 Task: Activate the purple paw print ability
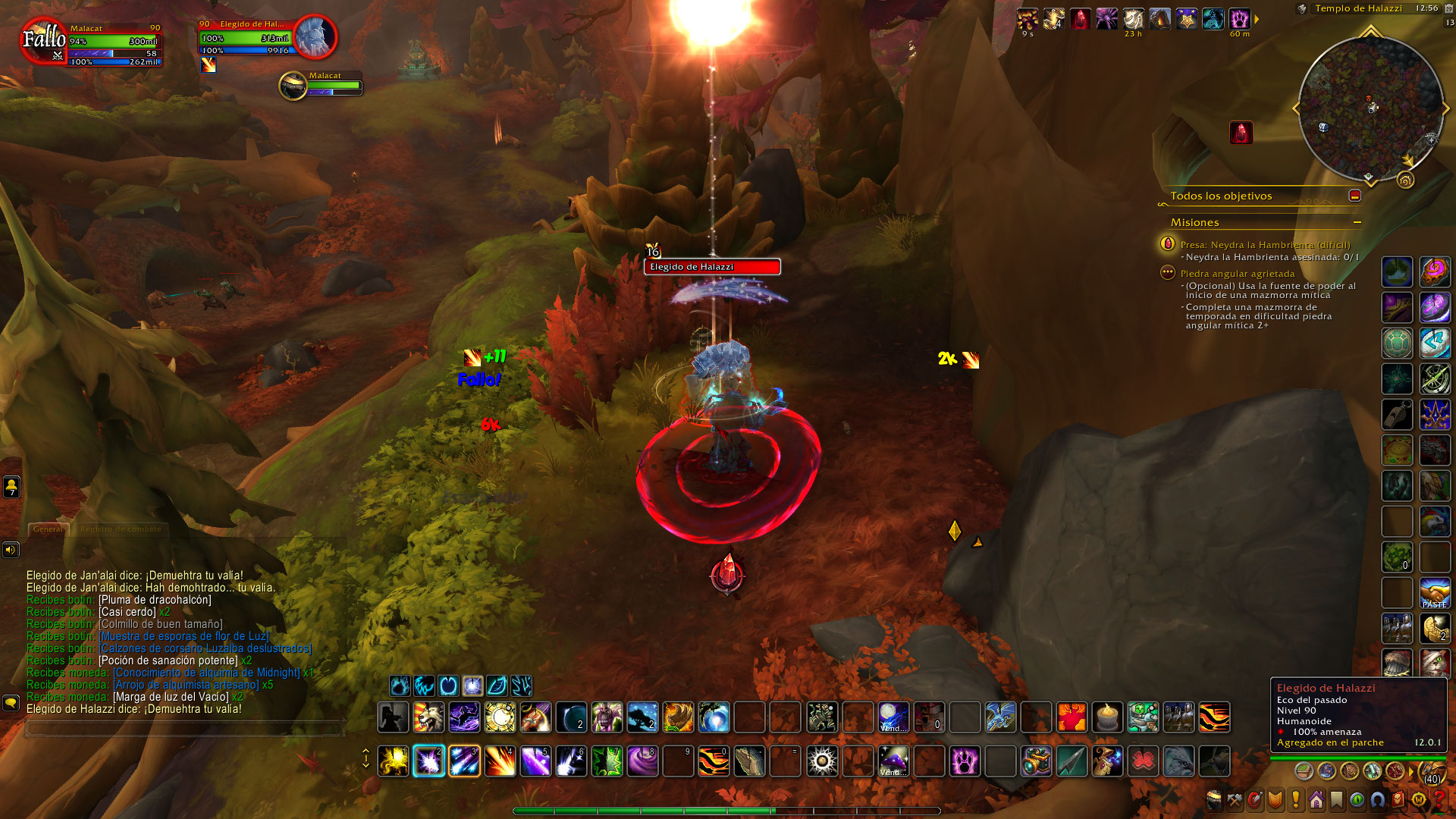(965, 761)
